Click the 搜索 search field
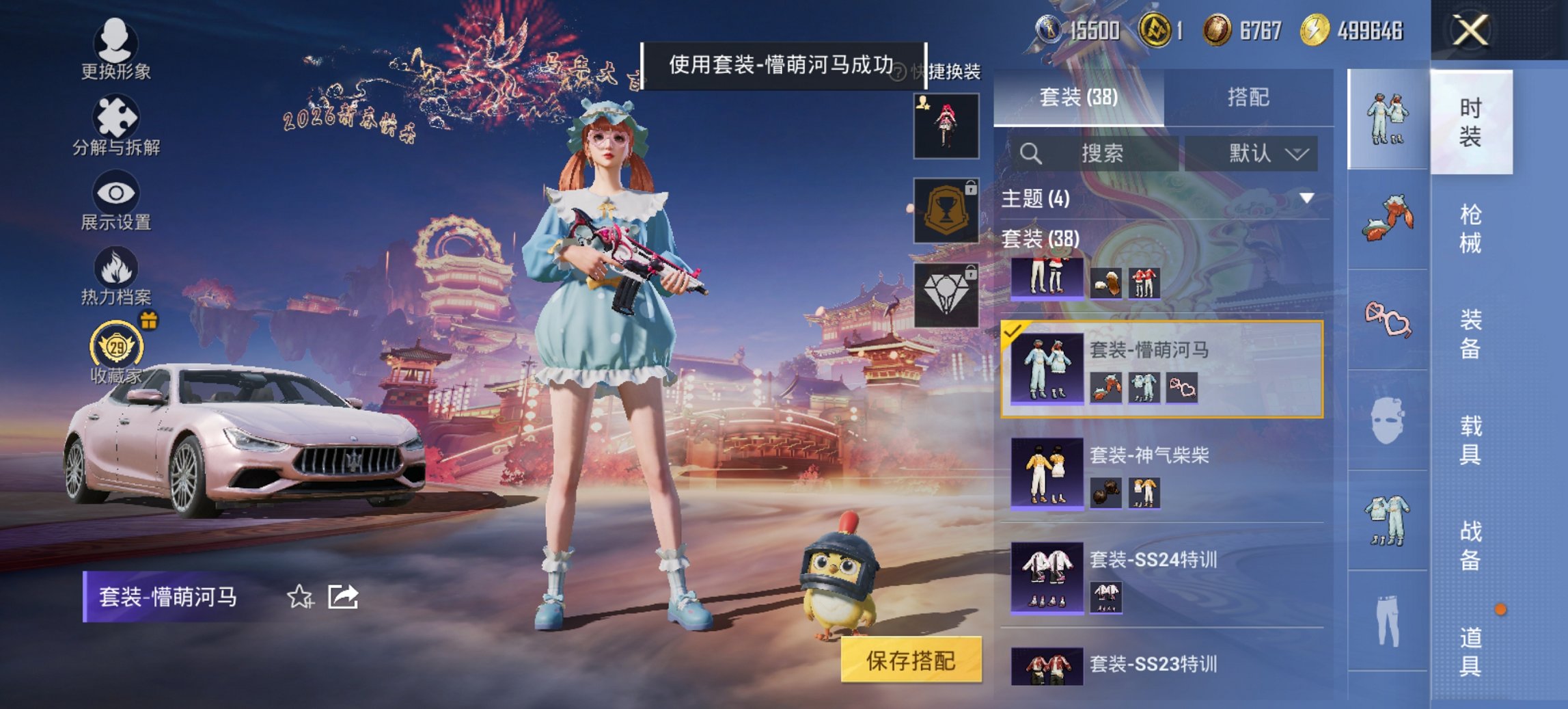 (1093, 152)
